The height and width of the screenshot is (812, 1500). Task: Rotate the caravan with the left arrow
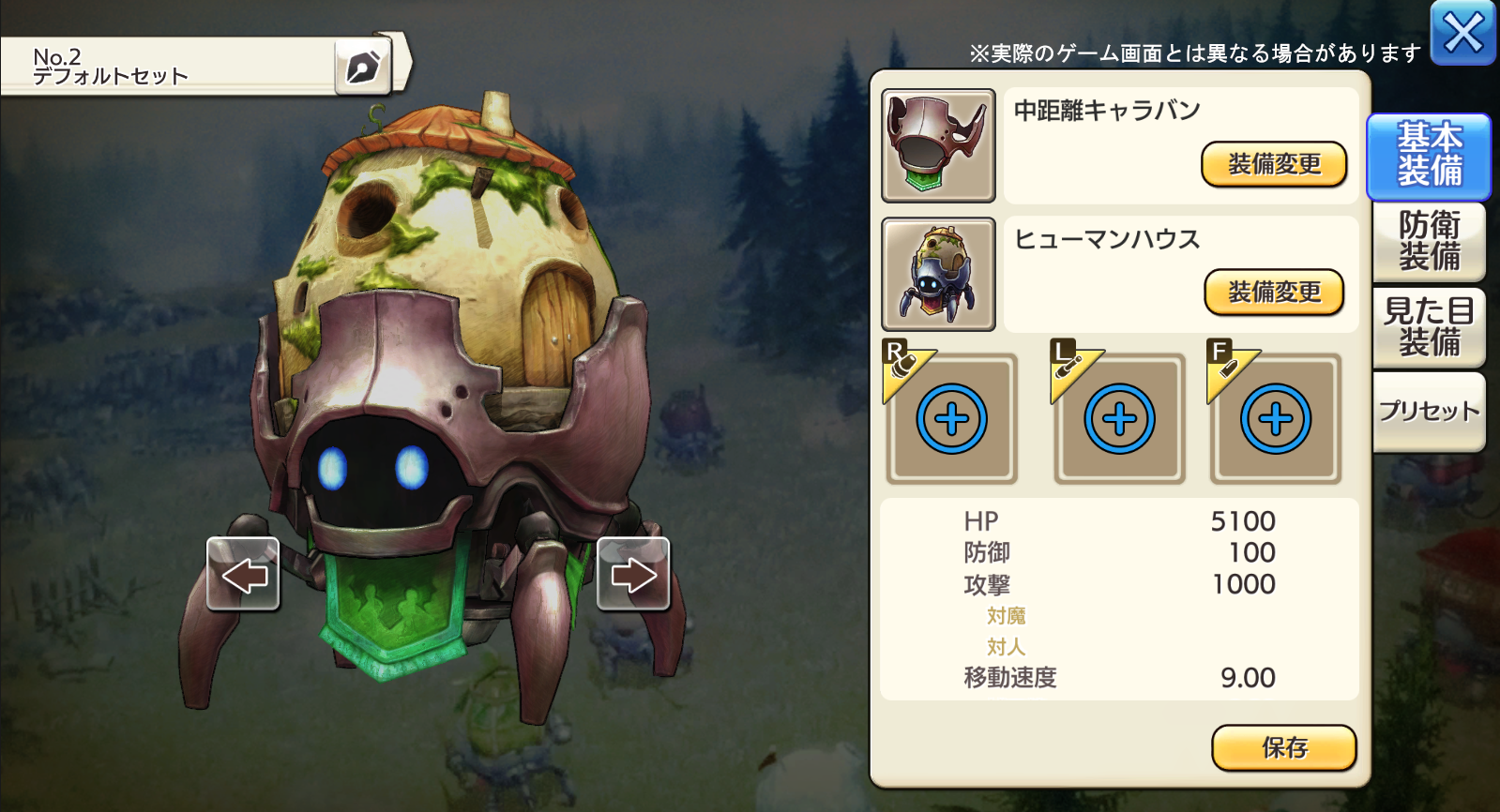coord(243,574)
